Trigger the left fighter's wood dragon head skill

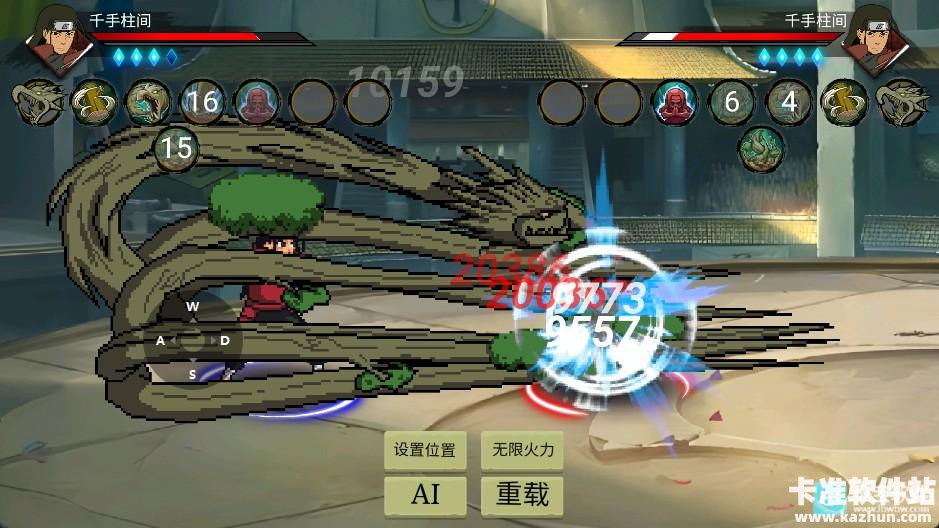(38, 102)
